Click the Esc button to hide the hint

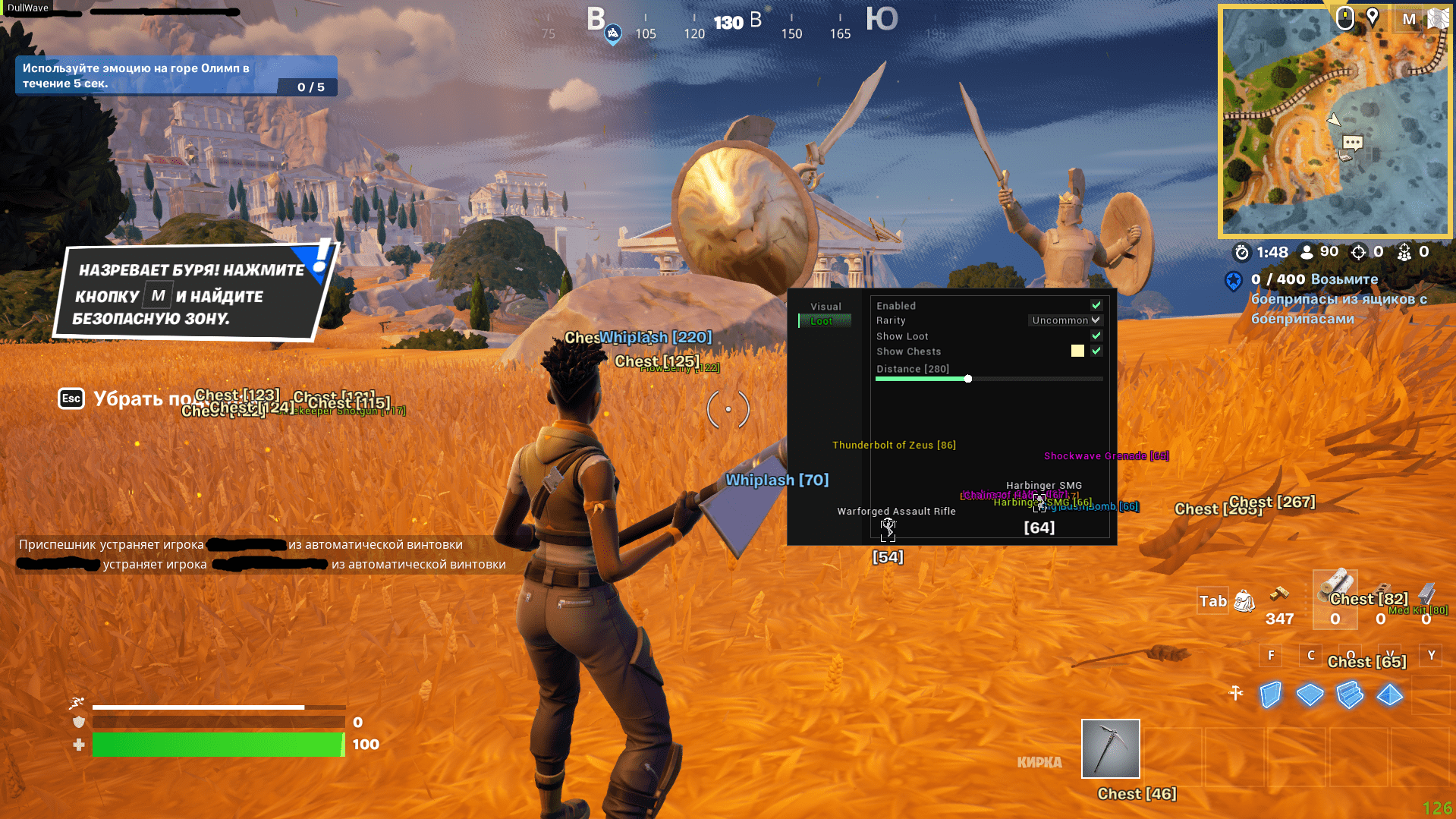click(x=71, y=398)
